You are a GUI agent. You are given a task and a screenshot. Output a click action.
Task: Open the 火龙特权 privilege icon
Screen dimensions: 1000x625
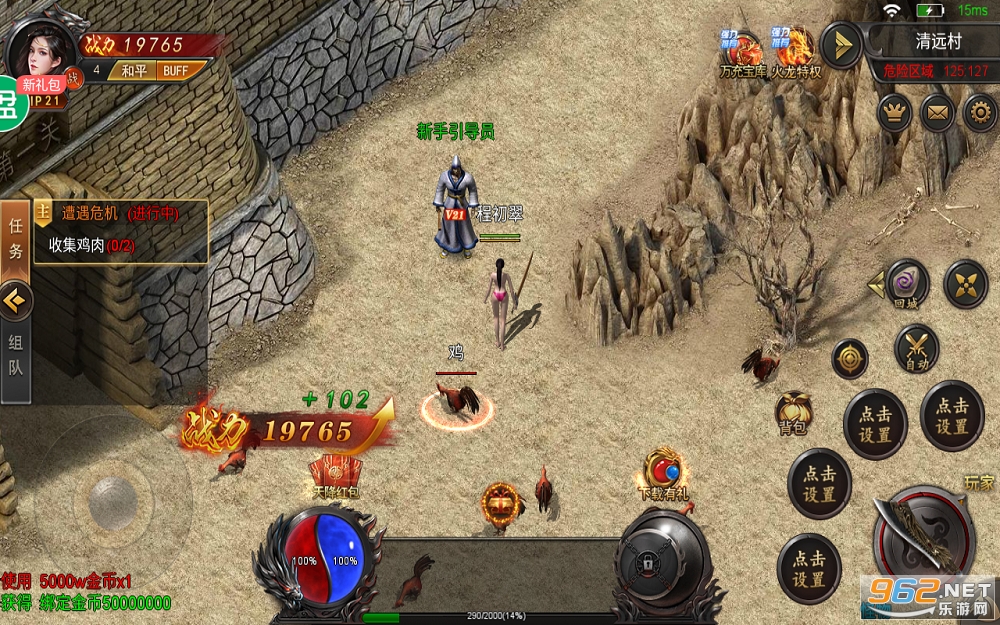coord(795,54)
